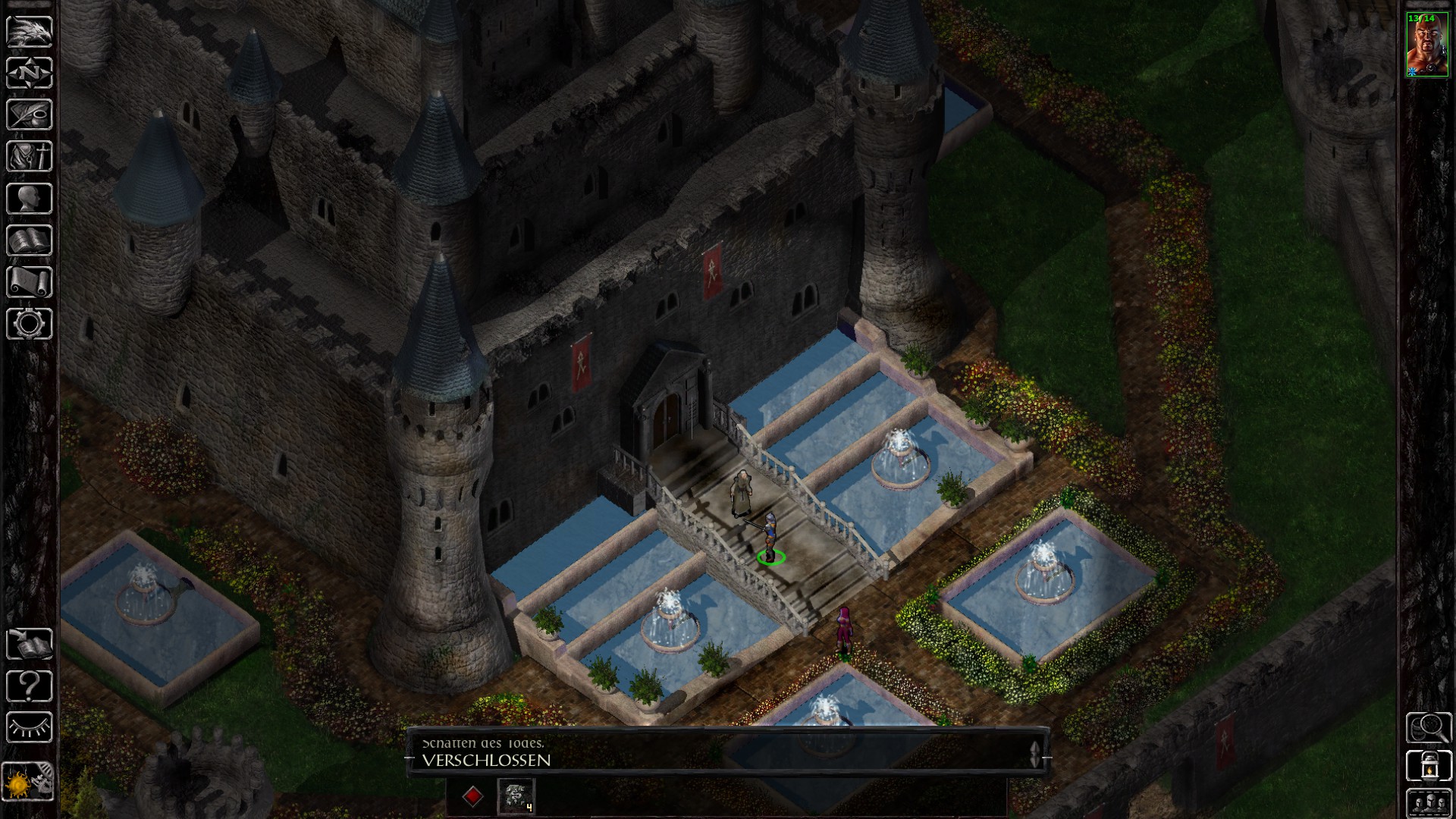Open the inventory backpack and sword icon
Image resolution: width=1456 pixels, height=819 pixels.
click(x=30, y=157)
